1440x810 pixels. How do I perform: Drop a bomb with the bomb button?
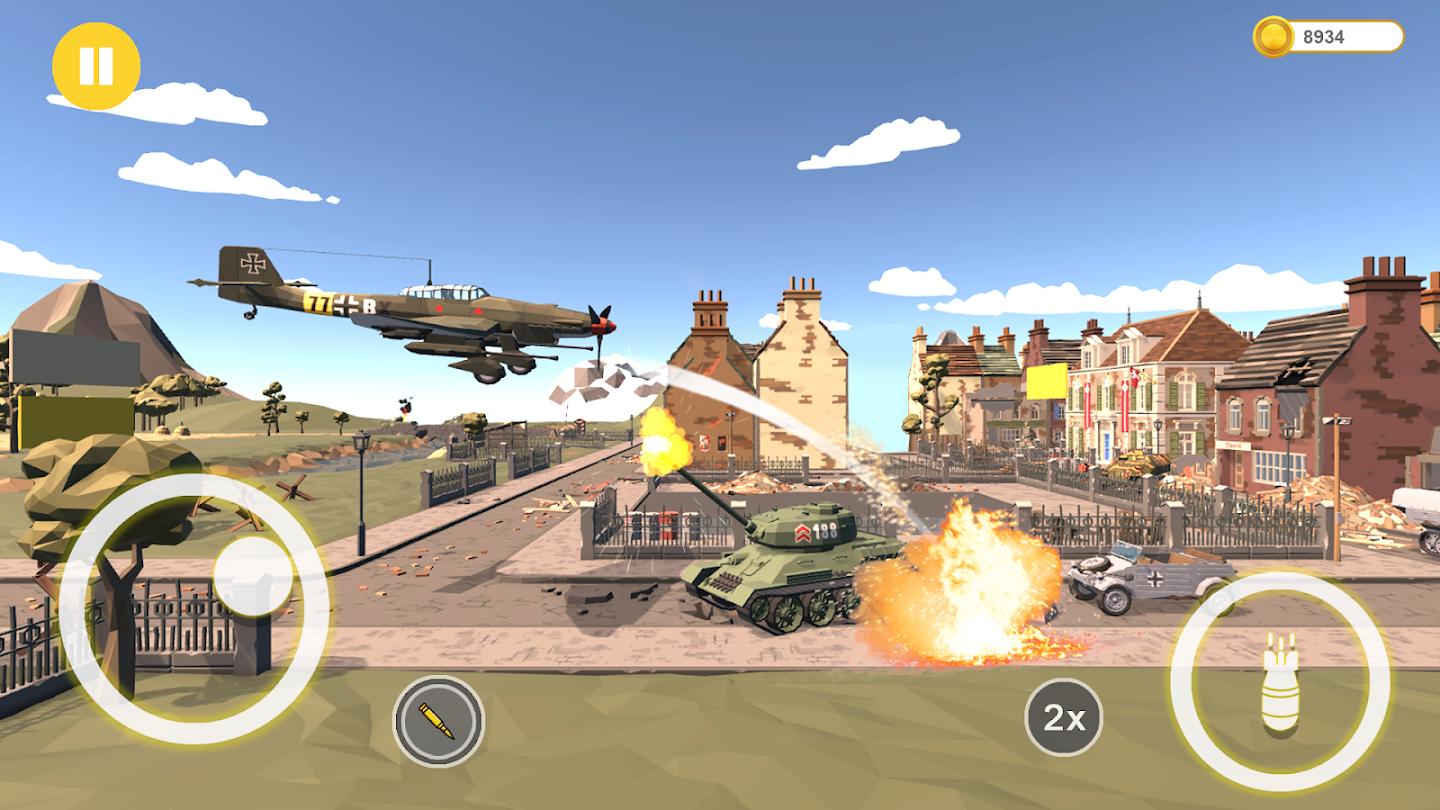click(1279, 683)
